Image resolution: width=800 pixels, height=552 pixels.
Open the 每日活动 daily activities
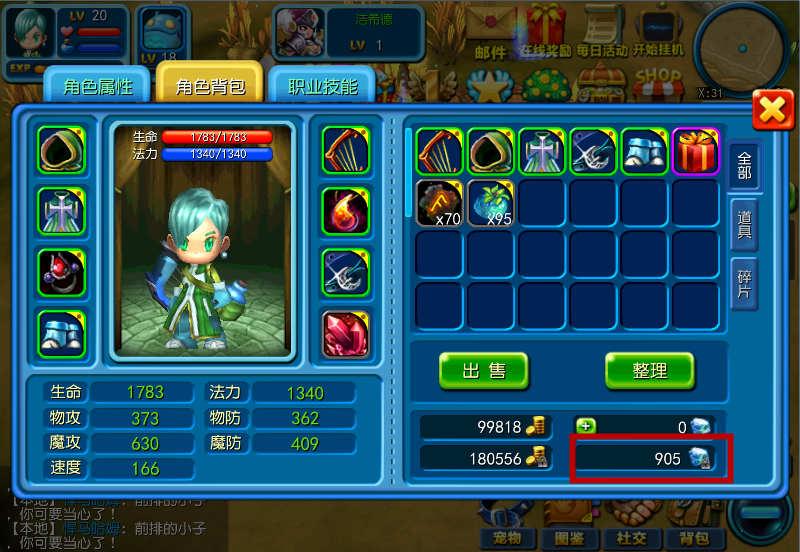(x=602, y=35)
